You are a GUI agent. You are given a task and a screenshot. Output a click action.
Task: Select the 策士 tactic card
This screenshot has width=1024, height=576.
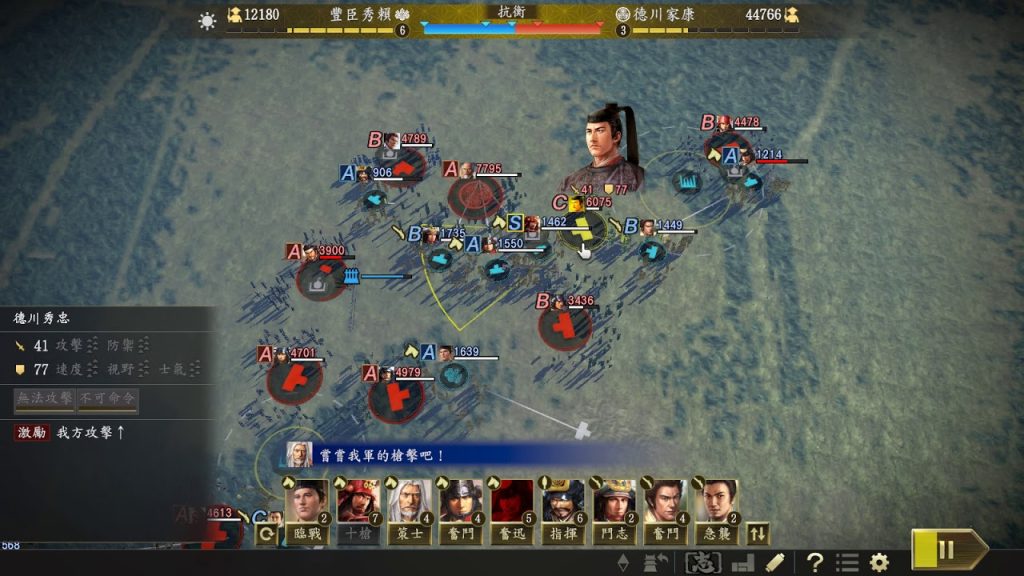410,510
